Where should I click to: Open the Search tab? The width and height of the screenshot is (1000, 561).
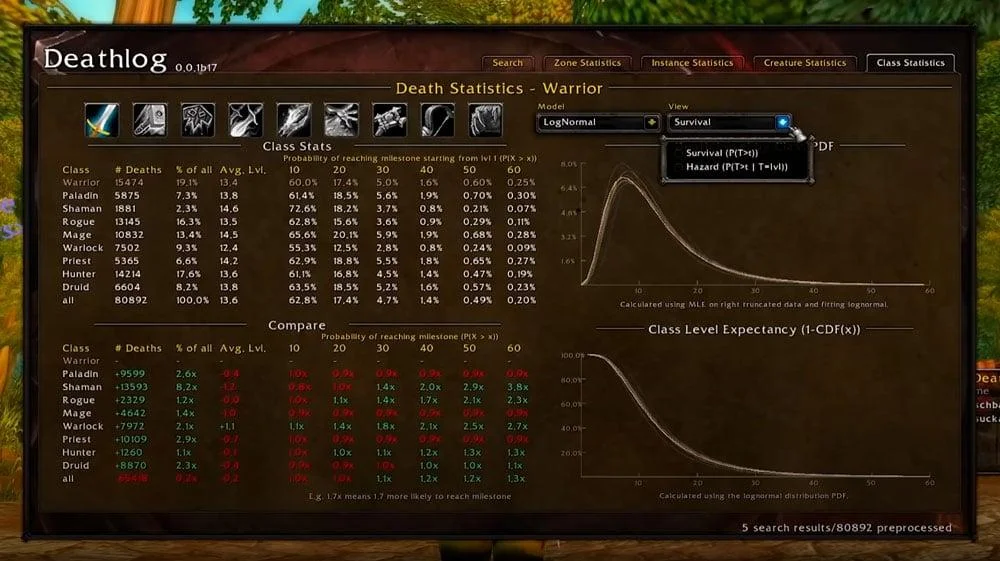[507, 63]
